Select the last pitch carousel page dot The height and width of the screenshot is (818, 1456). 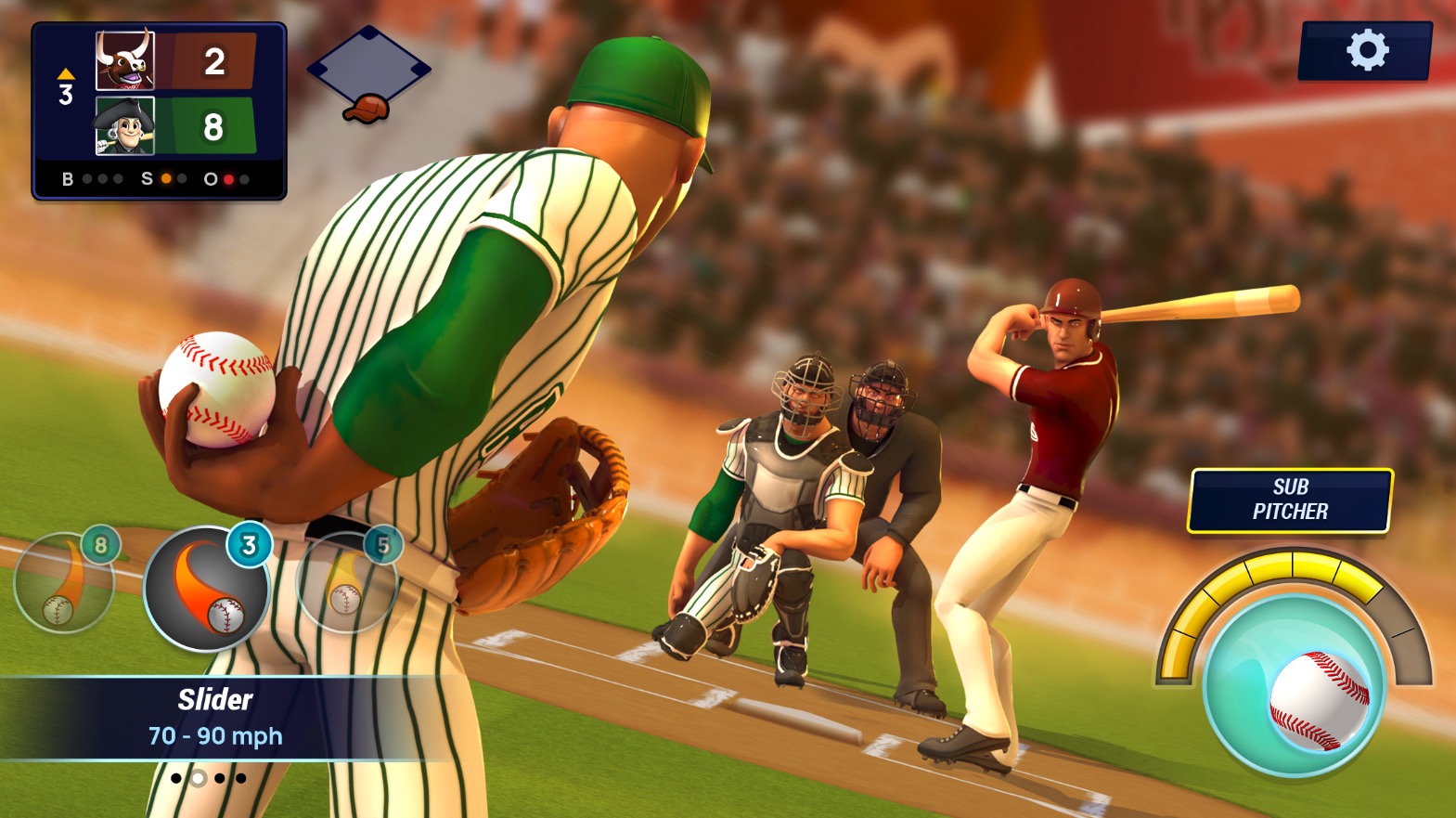[241, 779]
